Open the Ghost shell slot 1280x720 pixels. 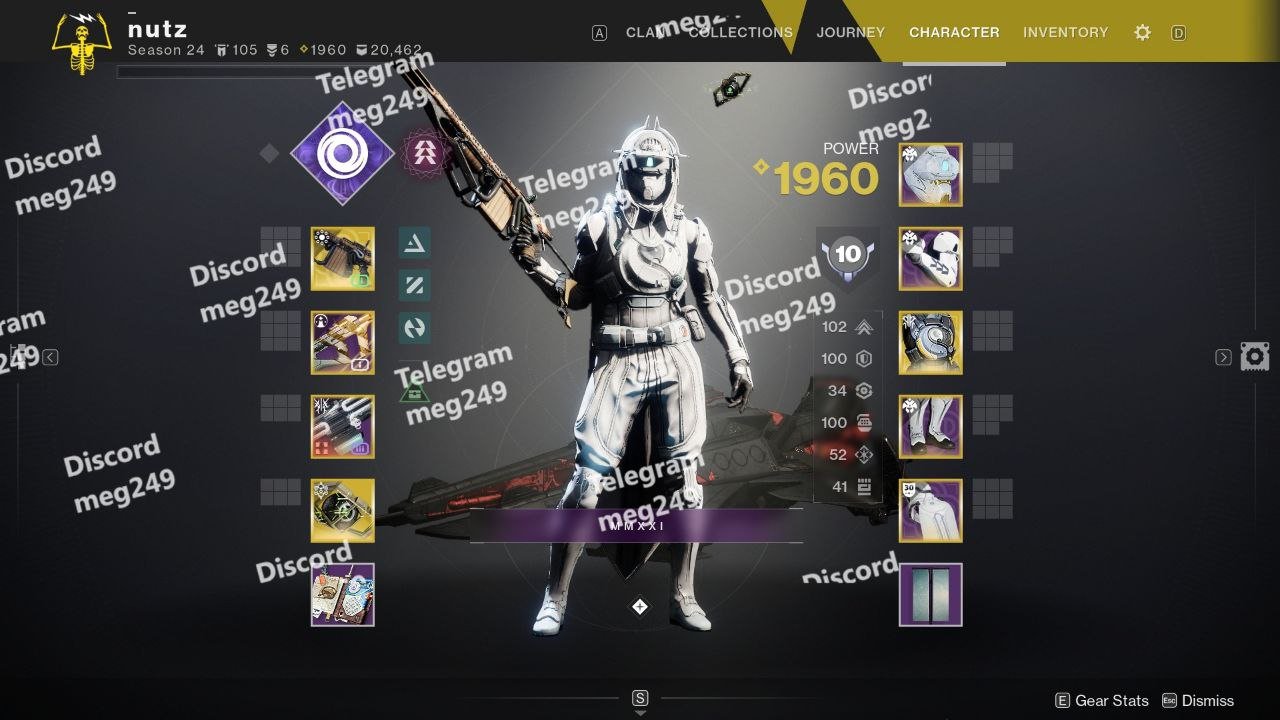pyautogui.click(x=342, y=511)
